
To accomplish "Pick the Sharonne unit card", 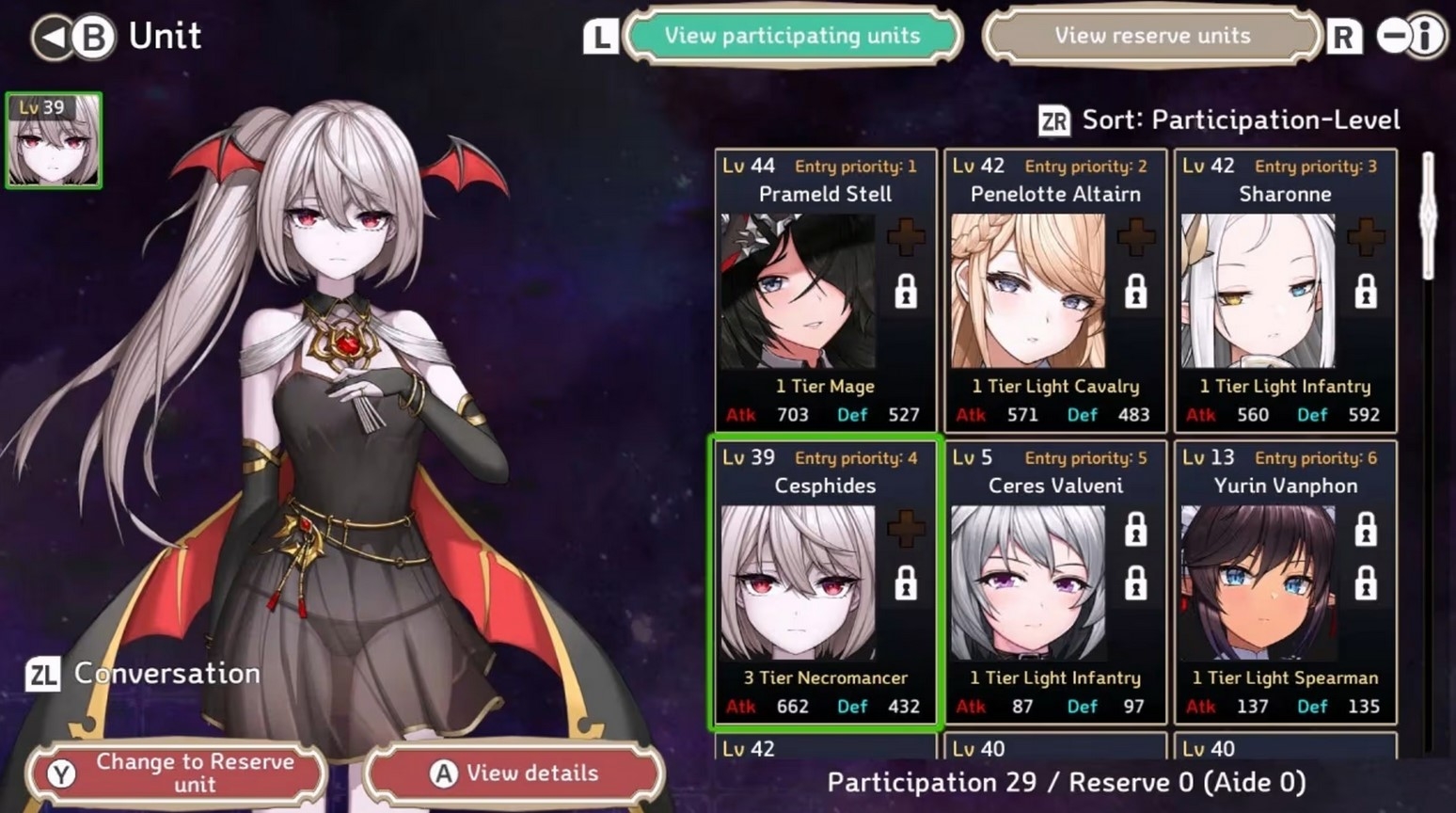I will tap(1285, 291).
